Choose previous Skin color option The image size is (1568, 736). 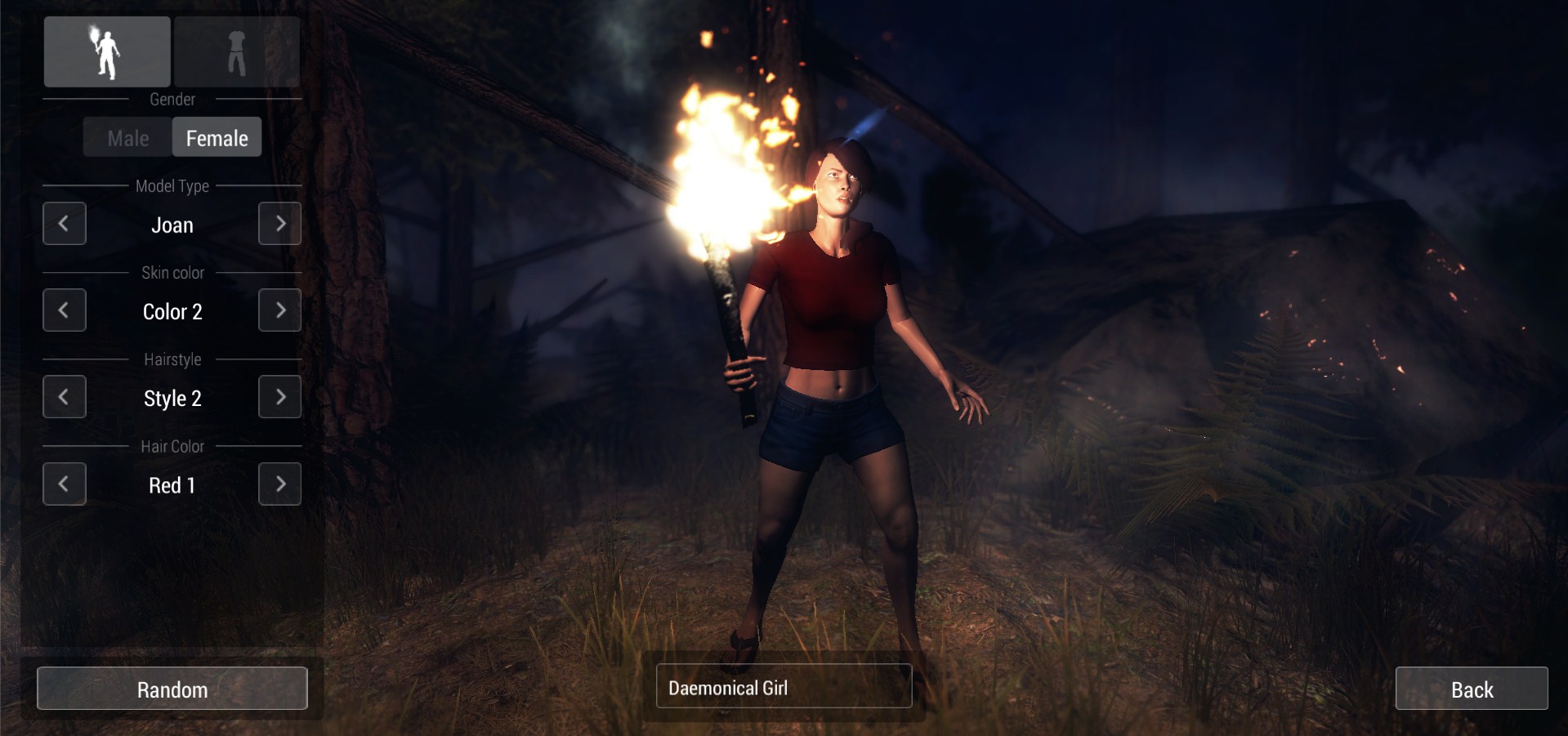click(64, 310)
